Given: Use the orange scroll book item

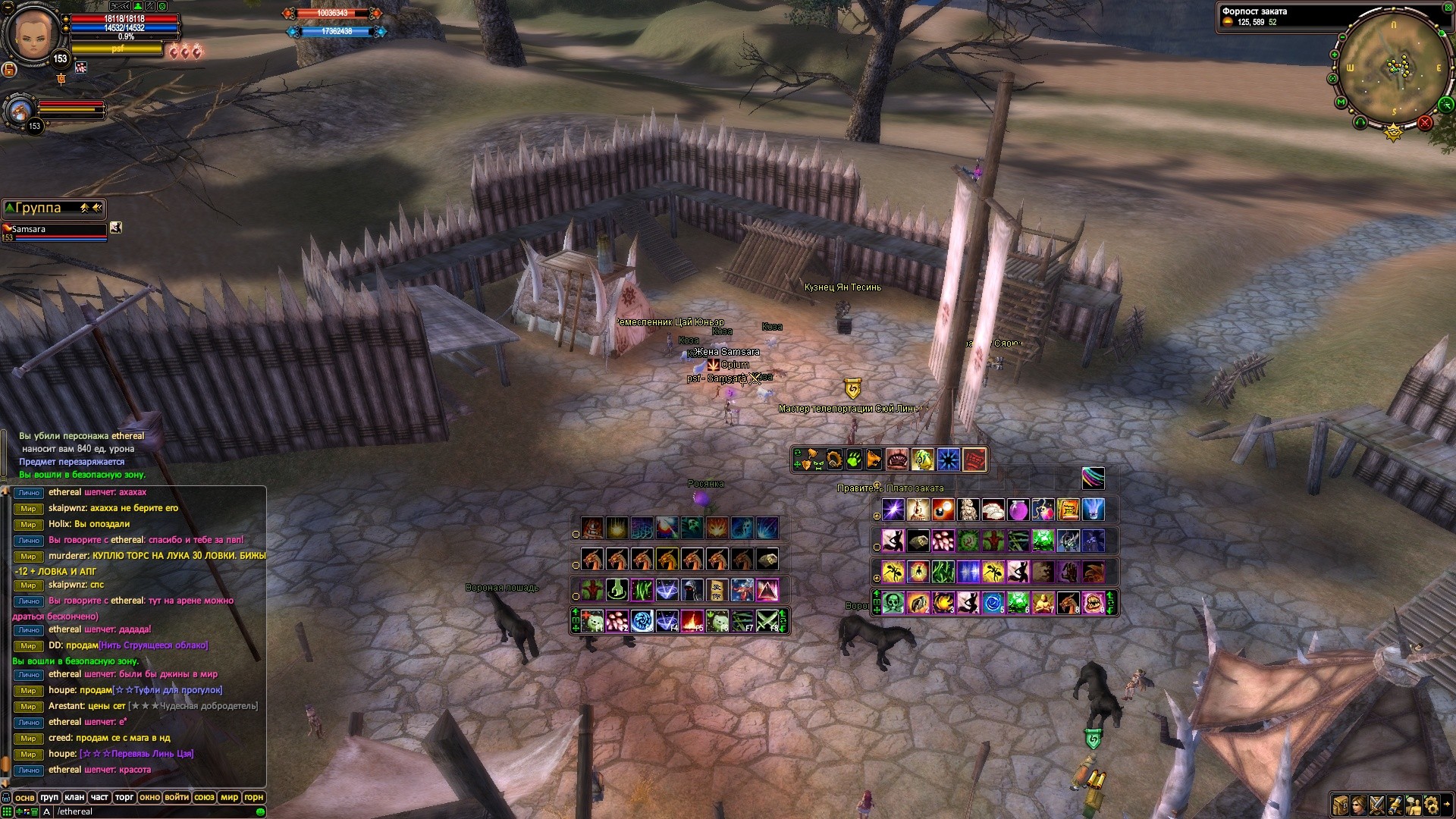Looking at the screenshot, I should click(x=1068, y=510).
